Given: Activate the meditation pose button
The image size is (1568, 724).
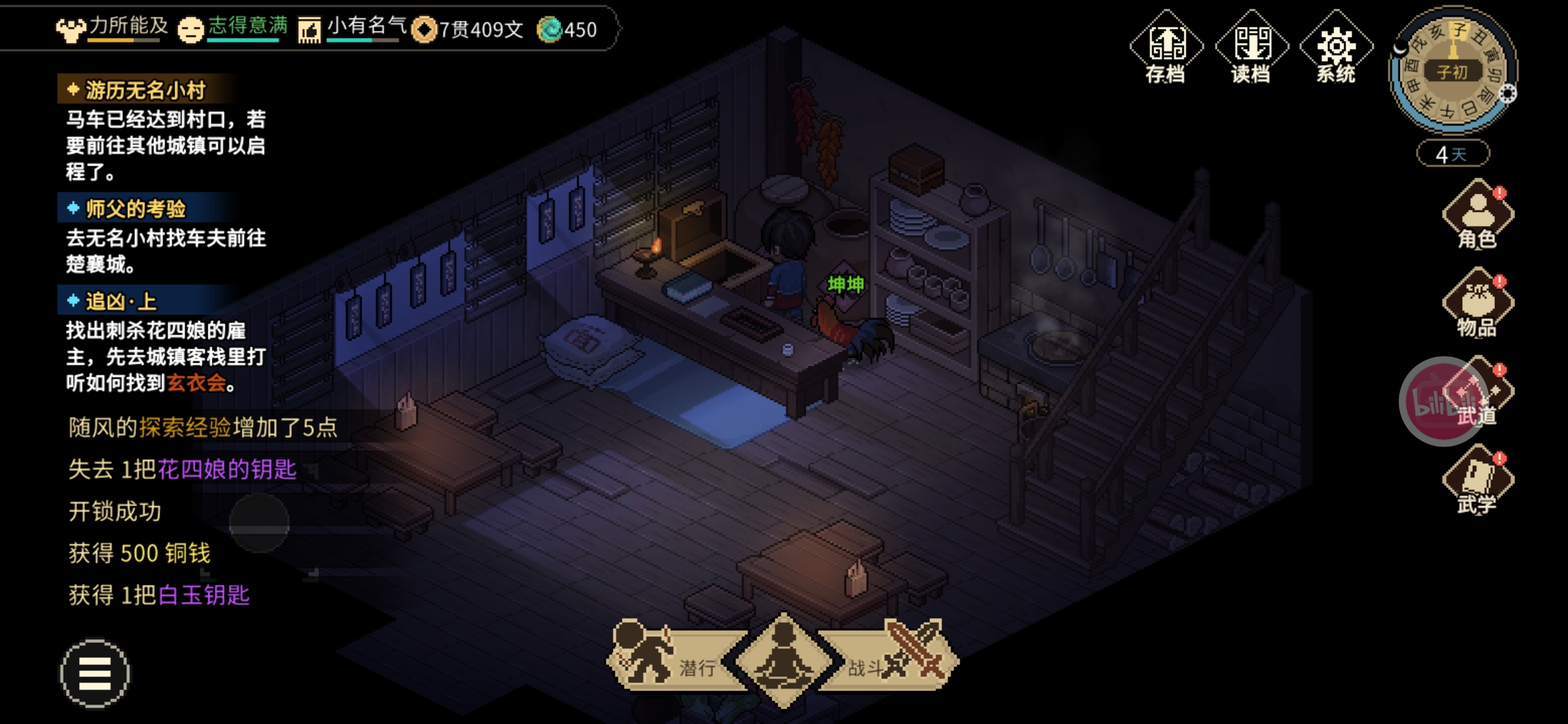Looking at the screenshot, I should (783, 660).
